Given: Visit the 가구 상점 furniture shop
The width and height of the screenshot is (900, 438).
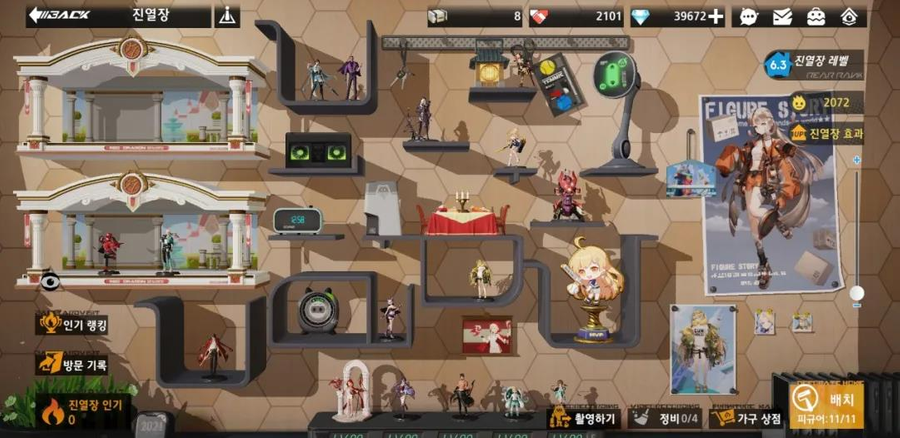Looking at the screenshot, I should [x=745, y=418].
